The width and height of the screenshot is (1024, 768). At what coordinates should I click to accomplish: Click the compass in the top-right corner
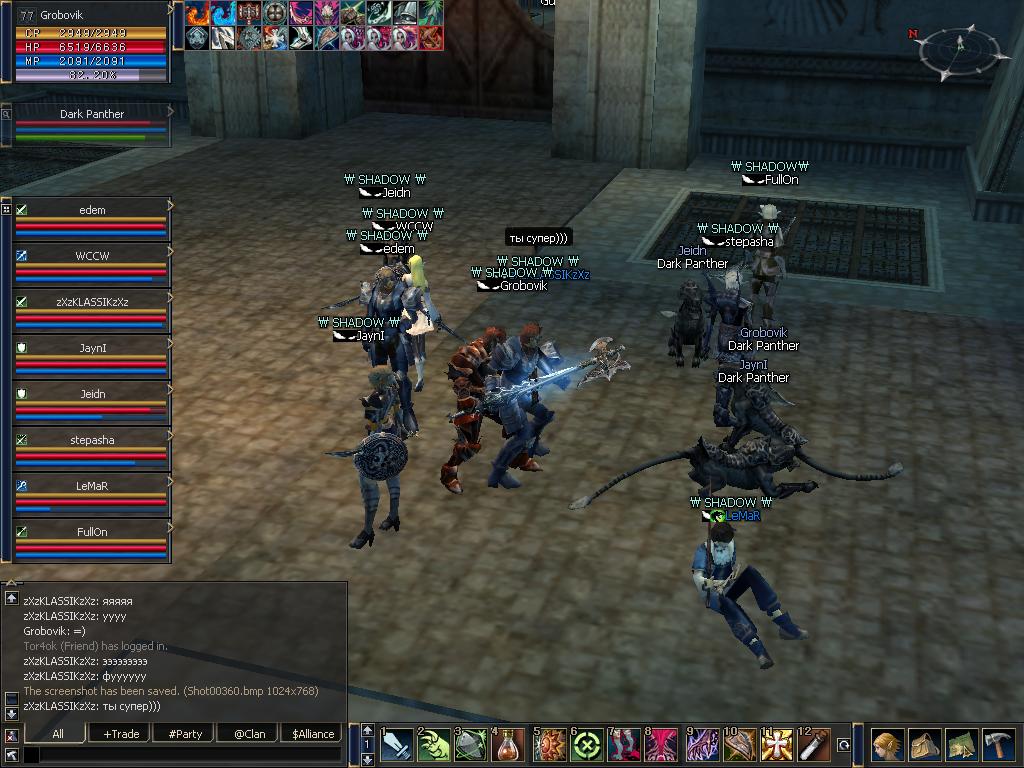tap(959, 52)
